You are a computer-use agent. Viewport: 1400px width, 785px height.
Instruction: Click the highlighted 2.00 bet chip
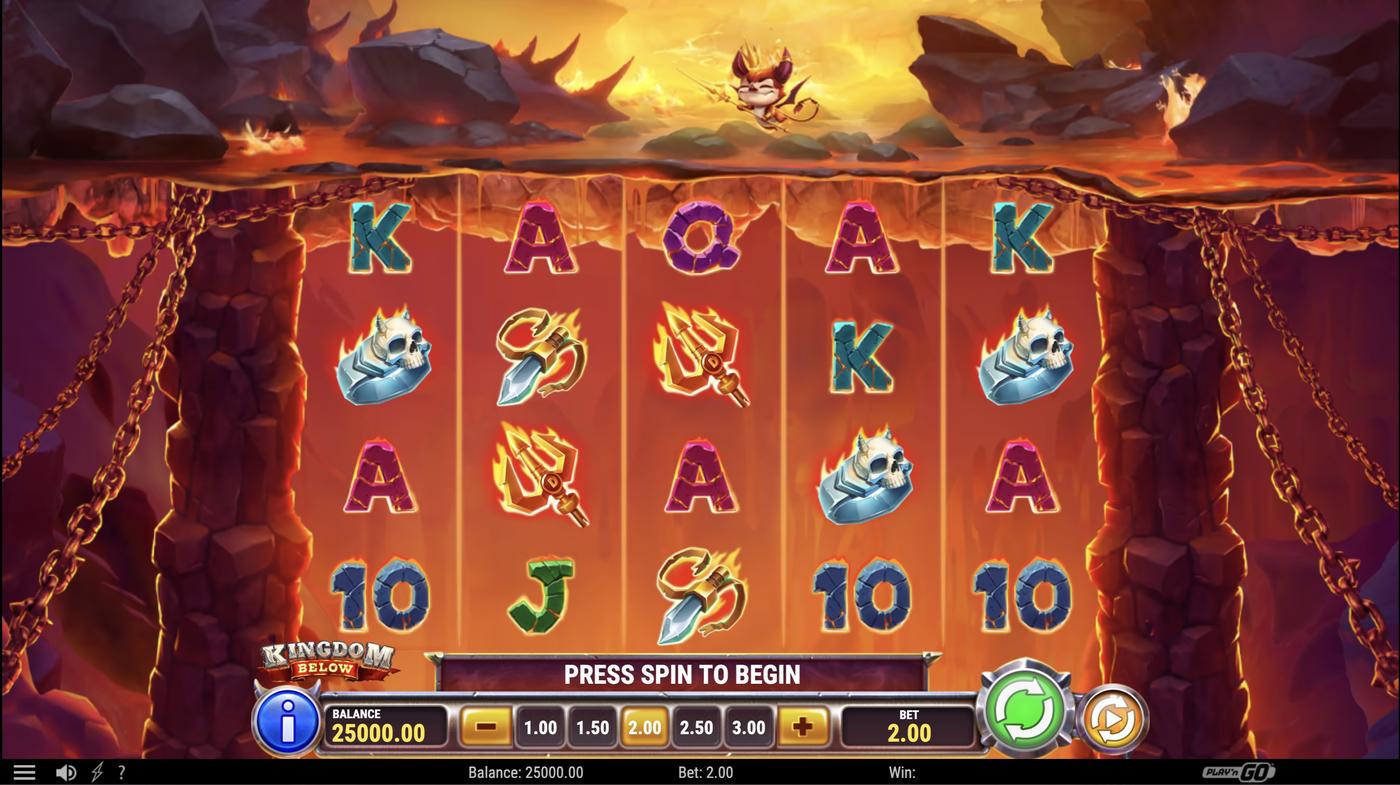click(x=643, y=726)
